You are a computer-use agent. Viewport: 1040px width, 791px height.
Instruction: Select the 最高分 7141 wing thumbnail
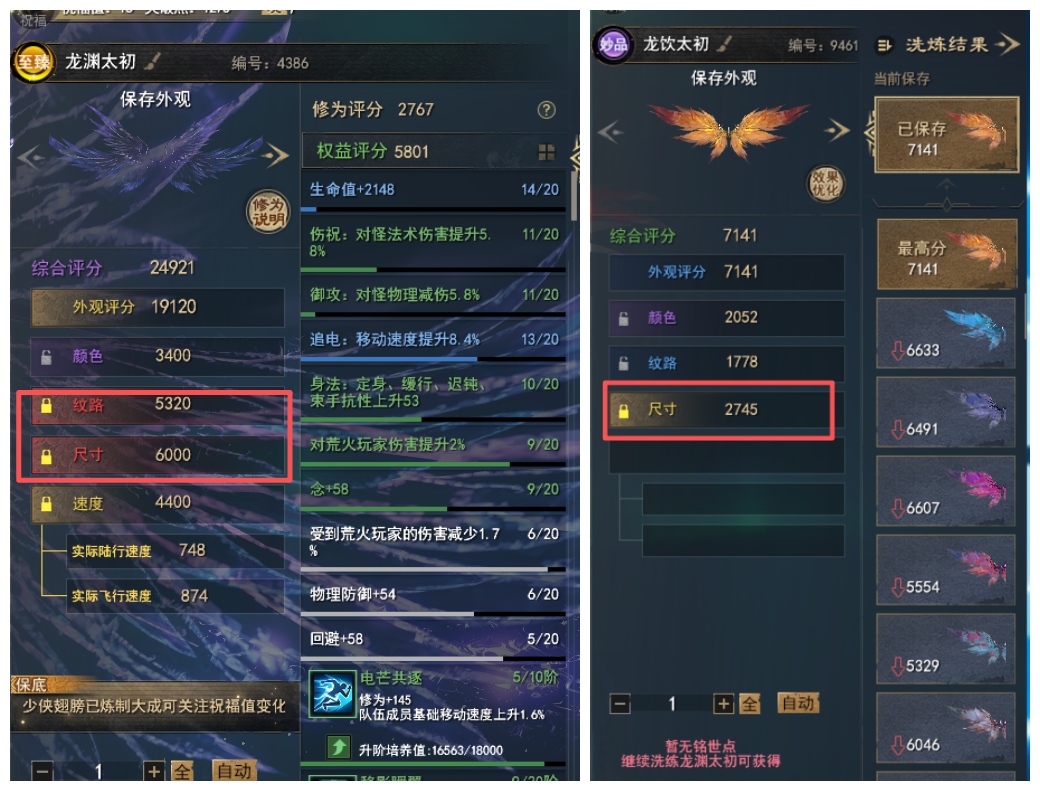point(946,254)
